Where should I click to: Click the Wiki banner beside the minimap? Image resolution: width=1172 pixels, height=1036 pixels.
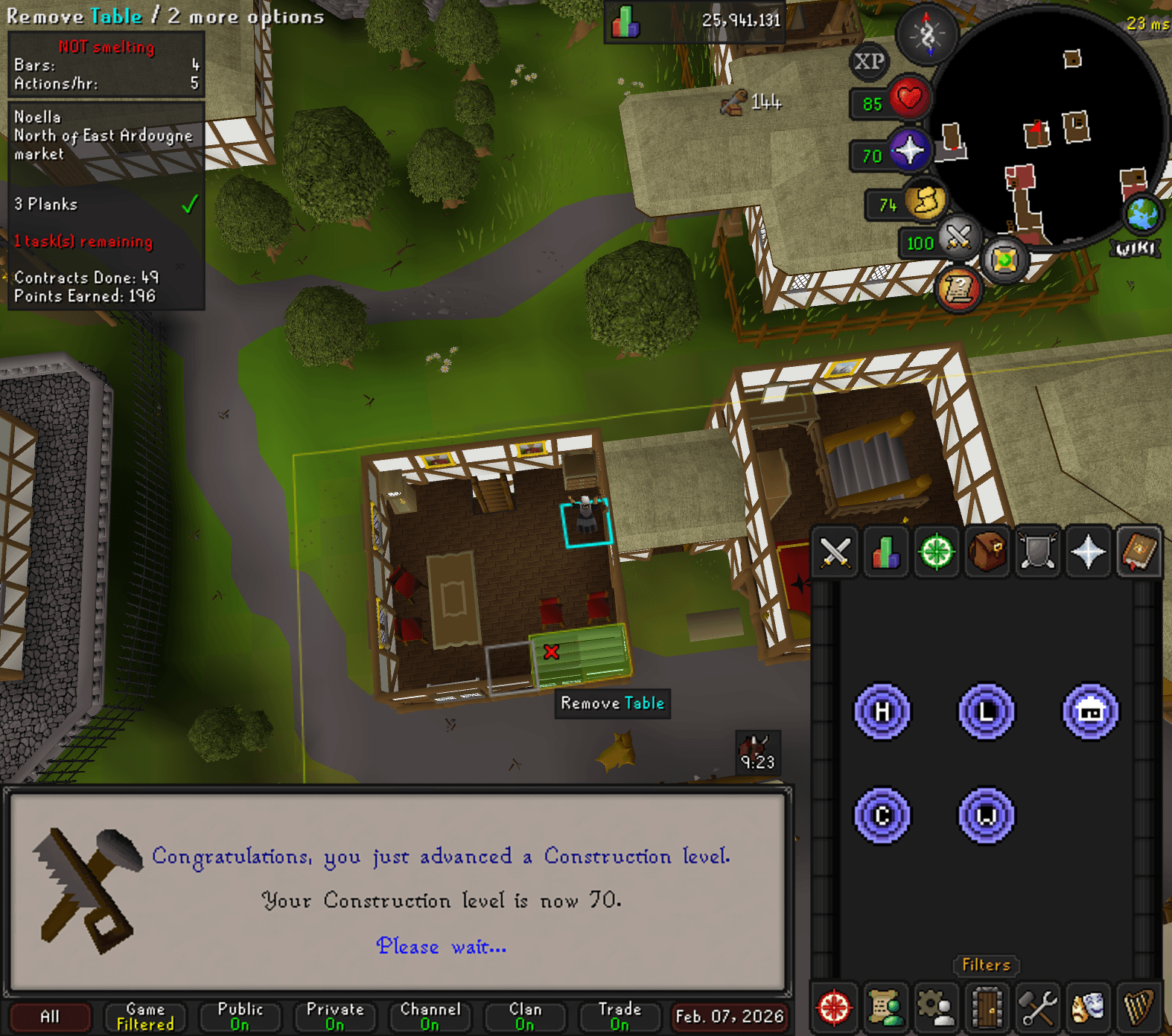[x=1136, y=246]
